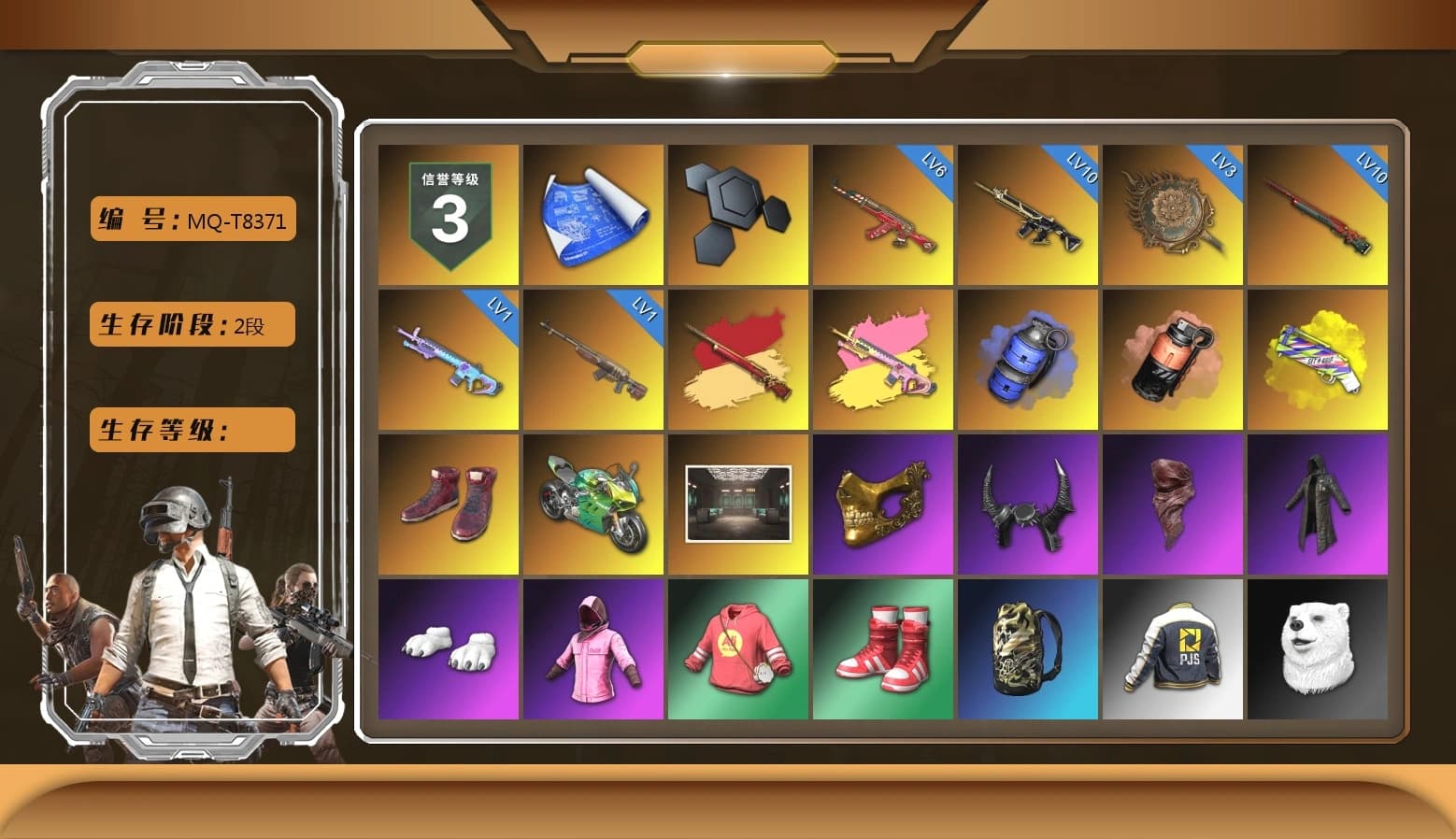
Task: Open the blue blueprint item
Action: pyautogui.click(x=593, y=213)
